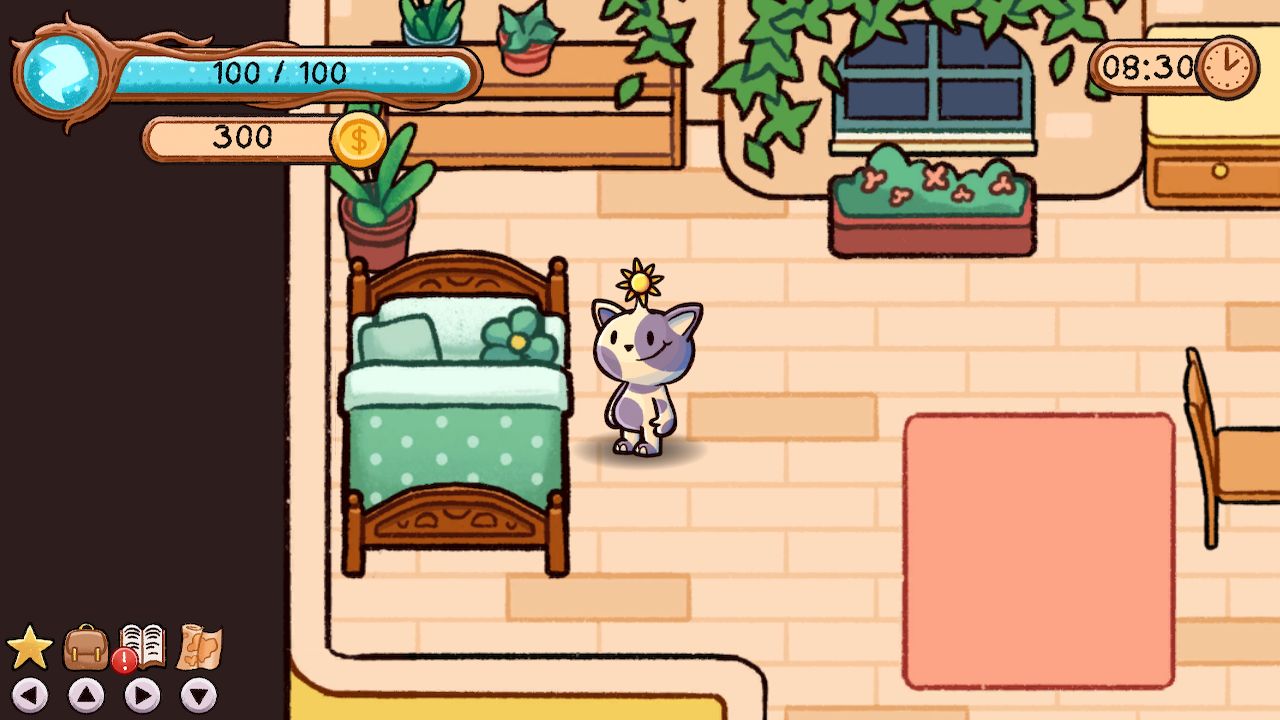Viewport: 1280px width, 720px height.
Task: Click the green polka-dot bed
Action: pos(460,420)
